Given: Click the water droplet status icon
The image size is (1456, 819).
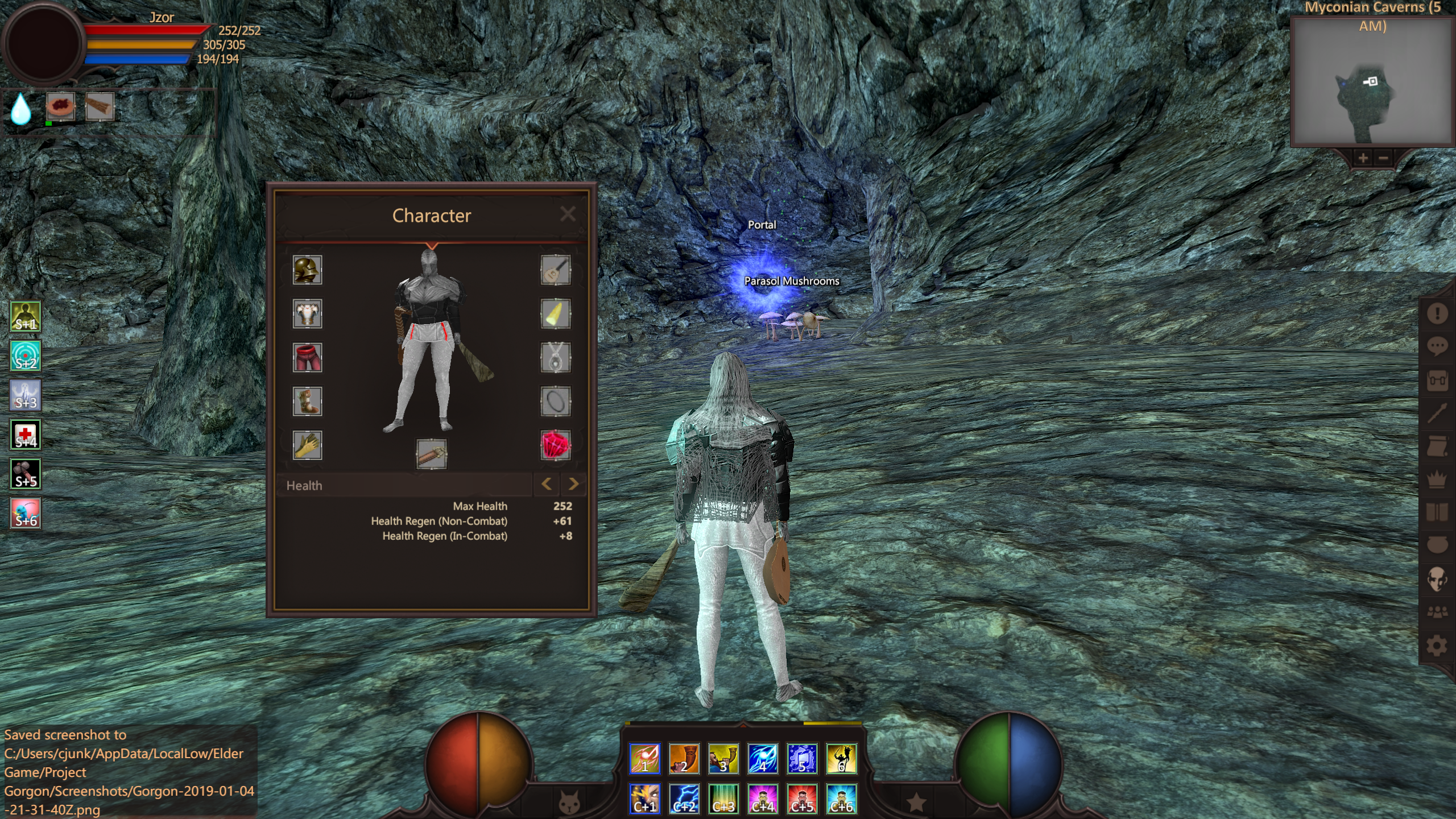Looking at the screenshot, I should click(21, 108).
